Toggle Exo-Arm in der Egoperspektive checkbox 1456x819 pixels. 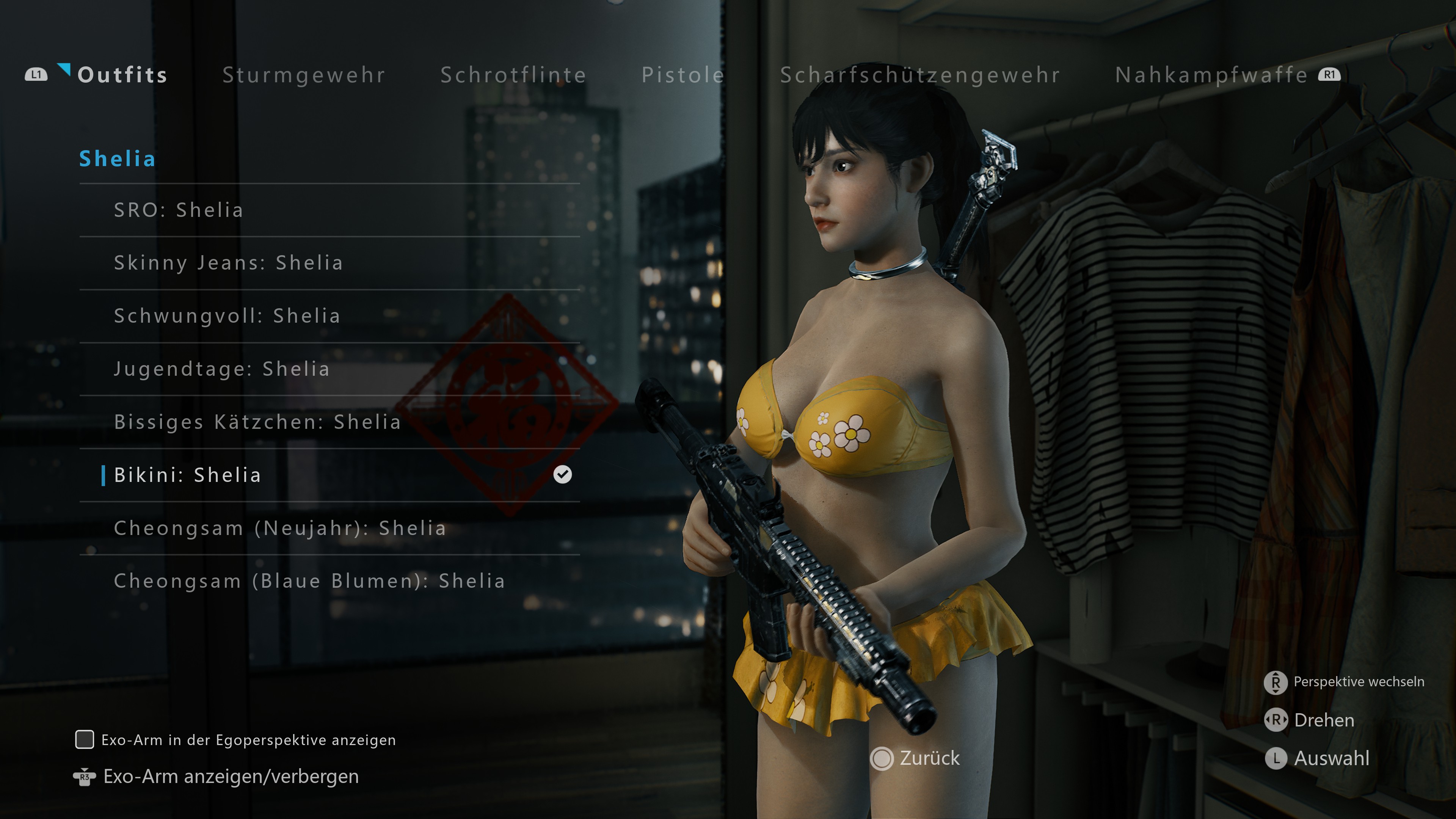click(85, 739)
